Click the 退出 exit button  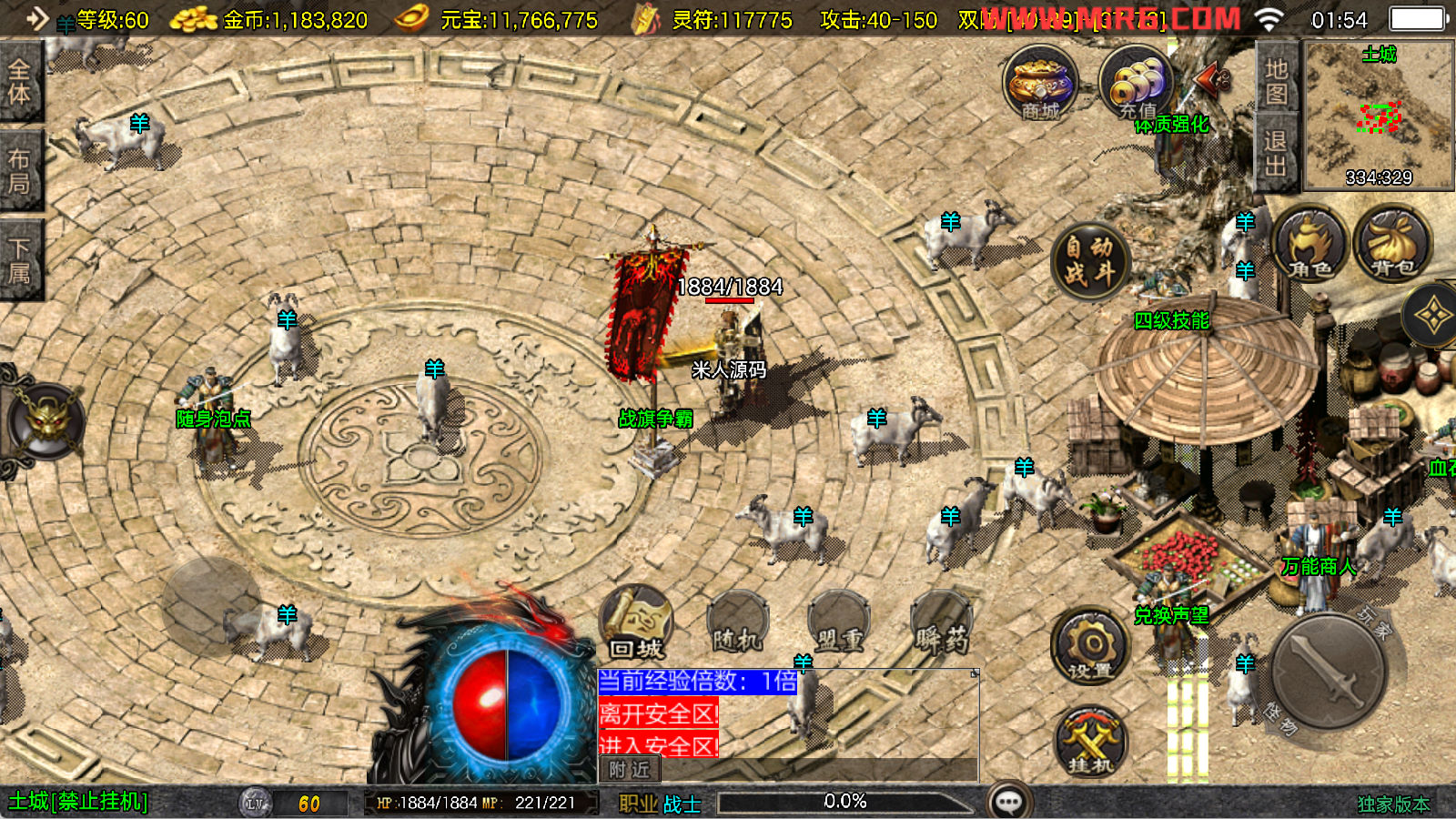pyautogui.click(x=1276, y=153)
